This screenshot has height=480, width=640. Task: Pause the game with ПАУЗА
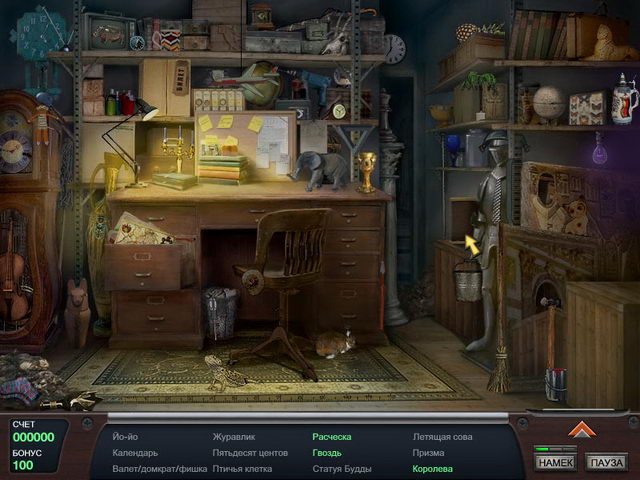click(x=607, y=463)
